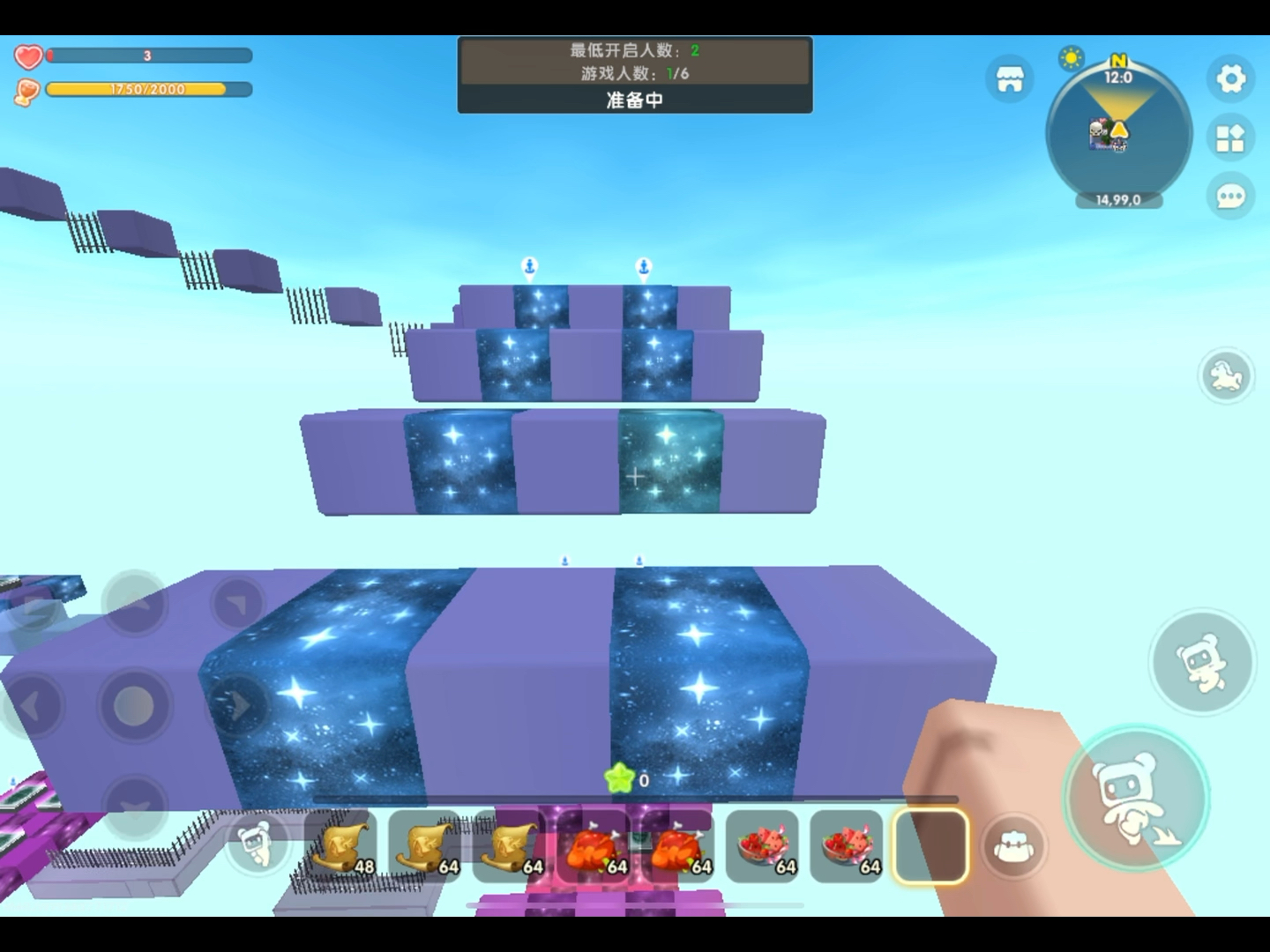
Task: Select the gold scroll stack of 48
Action: point(341,848)
